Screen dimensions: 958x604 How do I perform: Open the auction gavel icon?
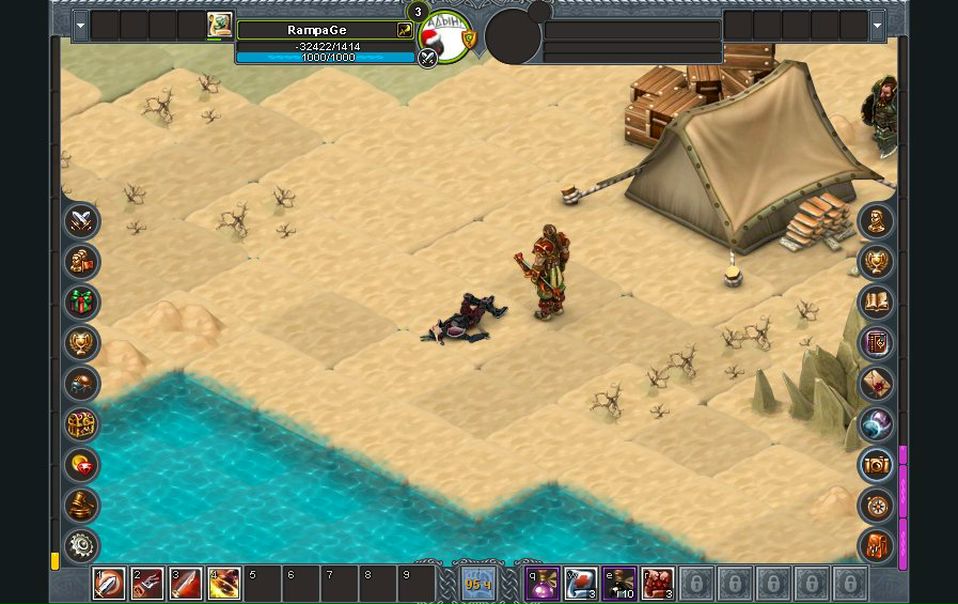[82, 506]
